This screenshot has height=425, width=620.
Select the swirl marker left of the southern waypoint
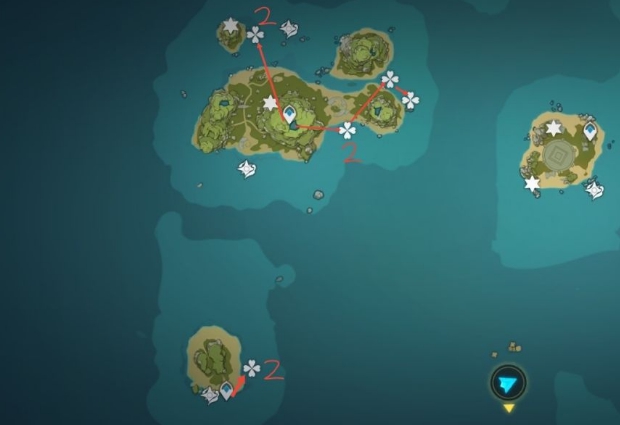tap(210, 395)
